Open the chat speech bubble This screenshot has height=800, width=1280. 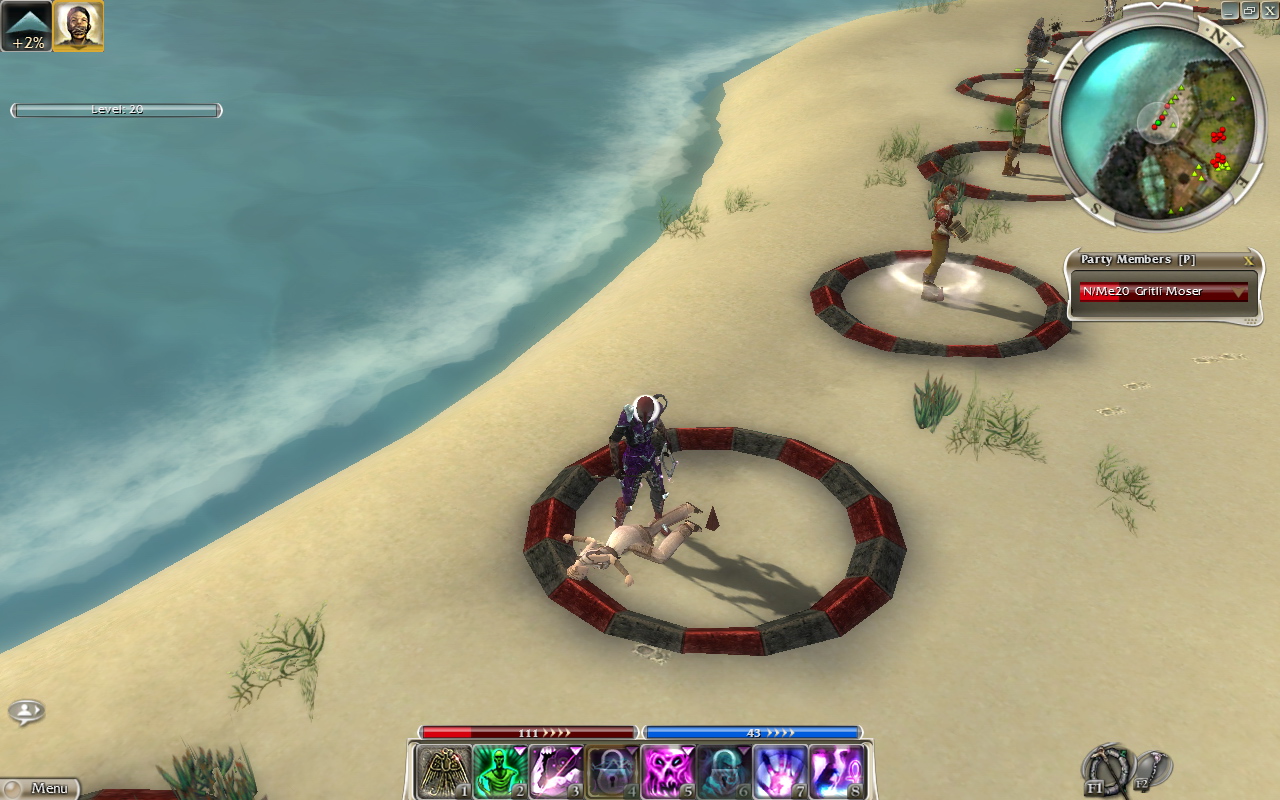click(x=26, y=712)
